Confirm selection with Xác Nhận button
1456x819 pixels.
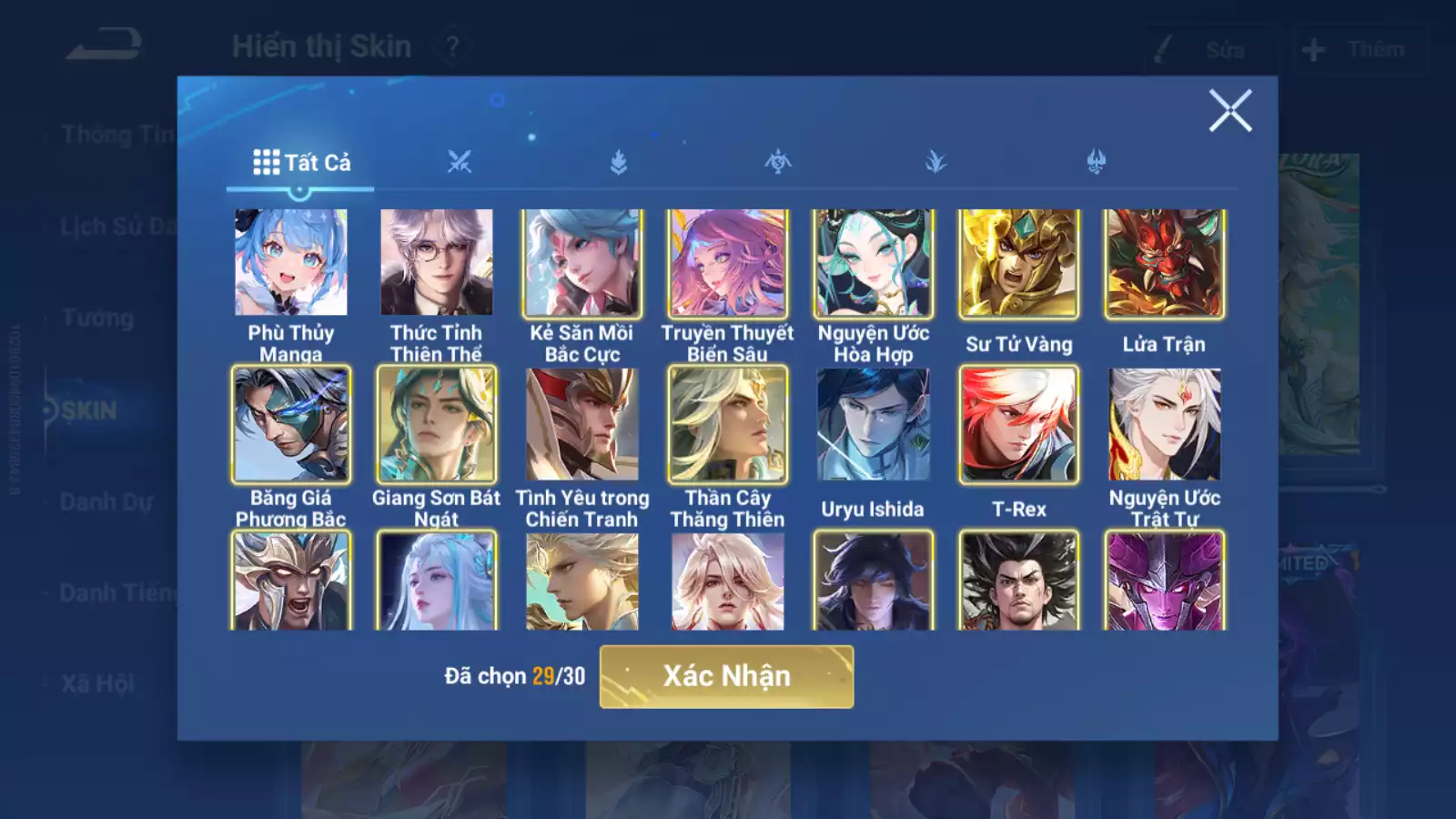tap(726, 676)
